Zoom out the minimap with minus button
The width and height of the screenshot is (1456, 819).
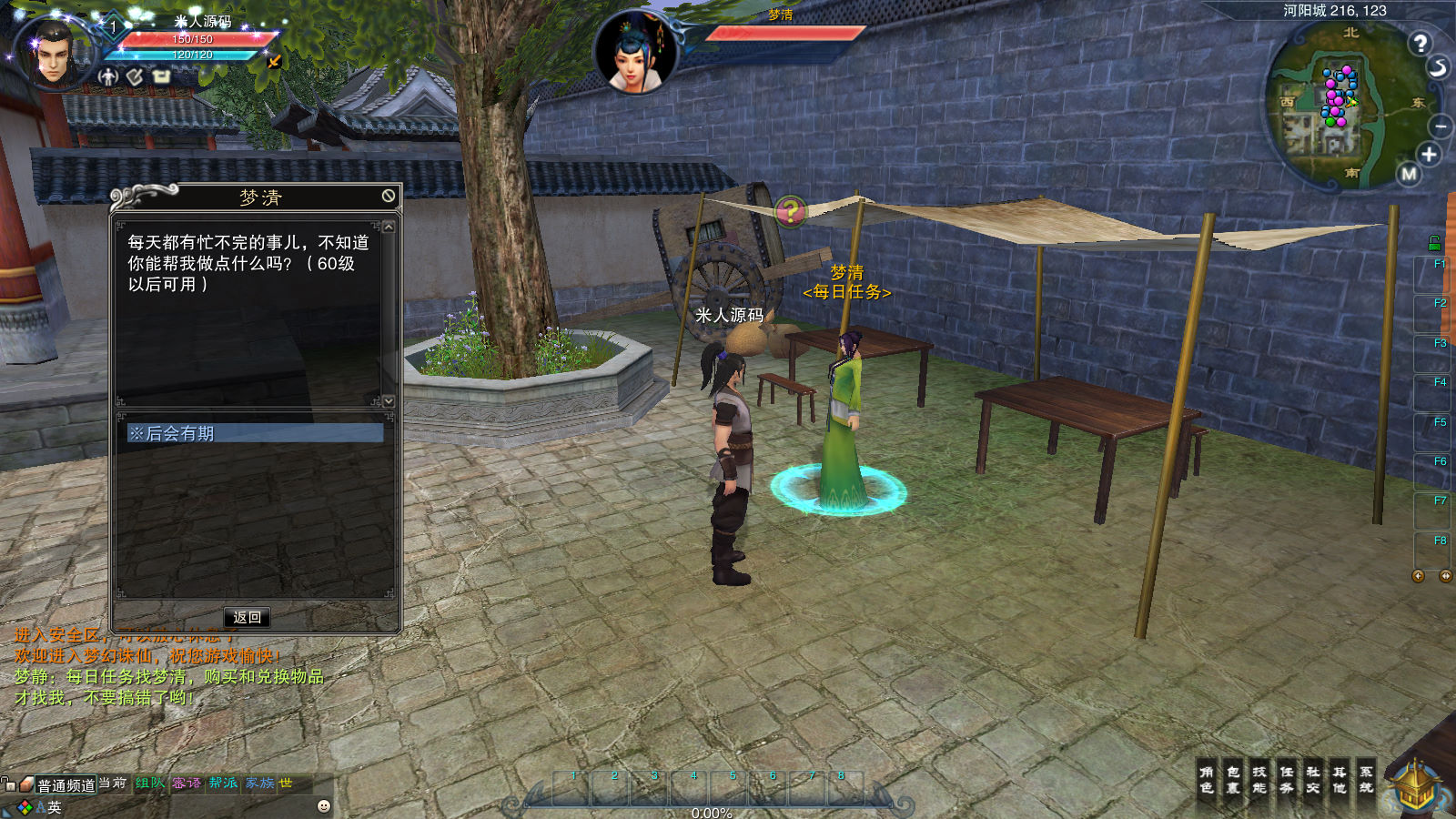tap(1441, 126)
